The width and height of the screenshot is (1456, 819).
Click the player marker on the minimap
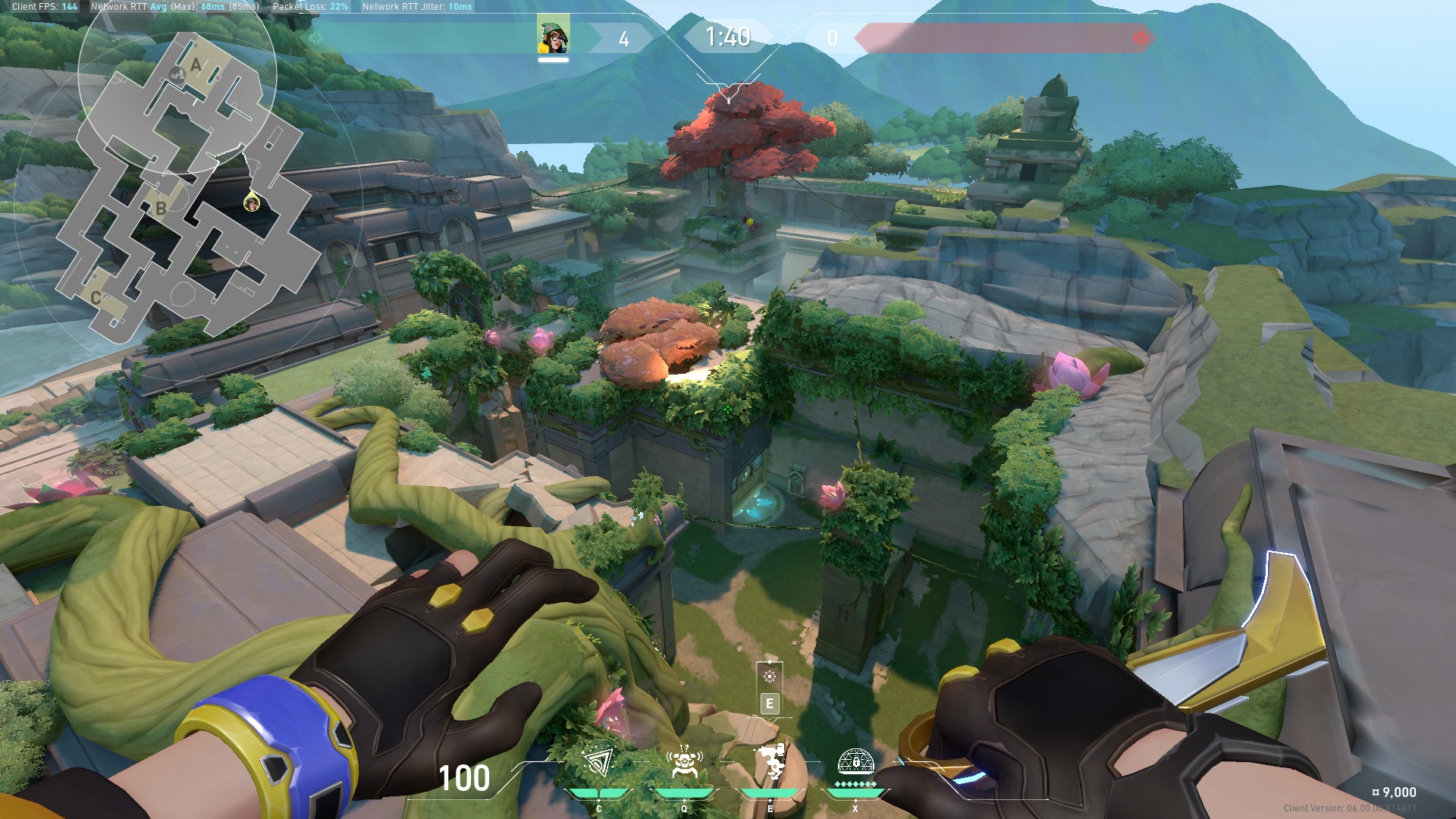[251, 202]
